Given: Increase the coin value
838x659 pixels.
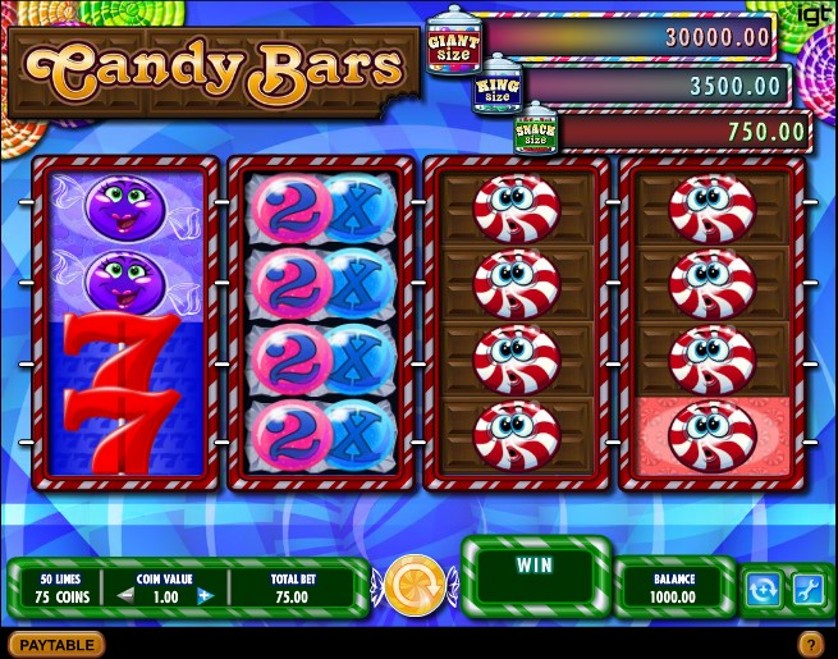Looking at the screenshot, I should (206, 597).
